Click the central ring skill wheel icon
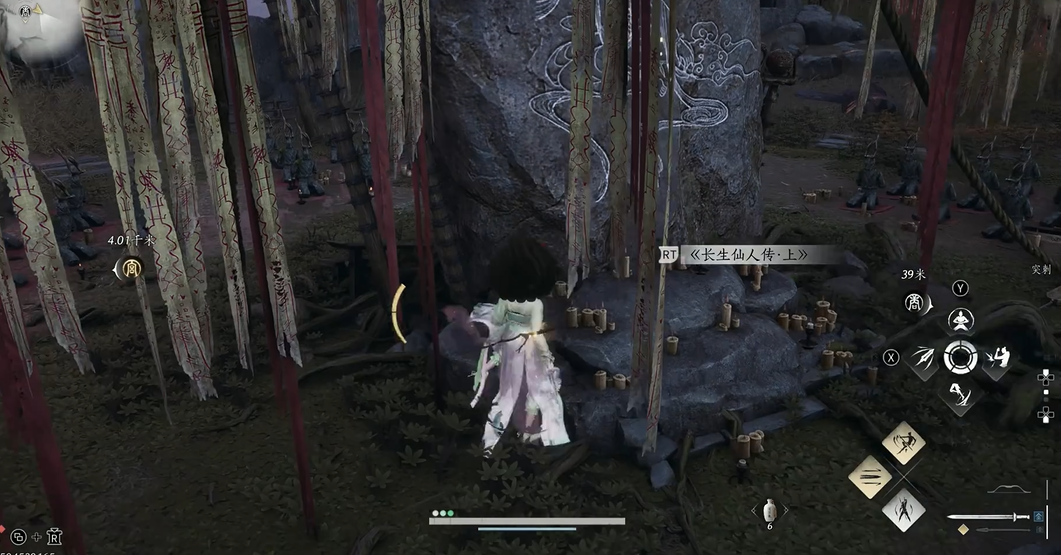This screenshot has height=555, width=1061. click(x=960, y=357)
